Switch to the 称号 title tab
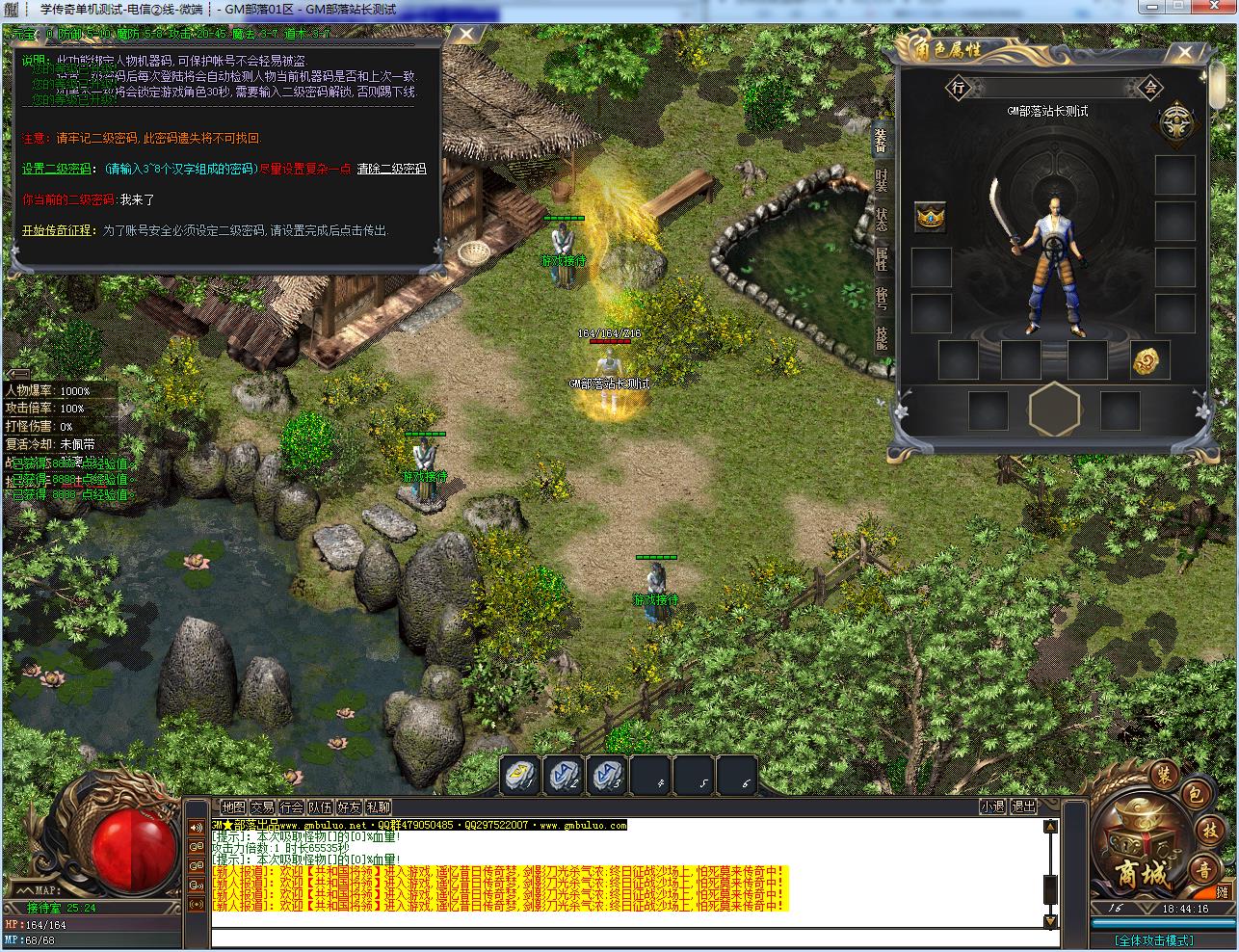1239x952 pixels. coord(881,298)
